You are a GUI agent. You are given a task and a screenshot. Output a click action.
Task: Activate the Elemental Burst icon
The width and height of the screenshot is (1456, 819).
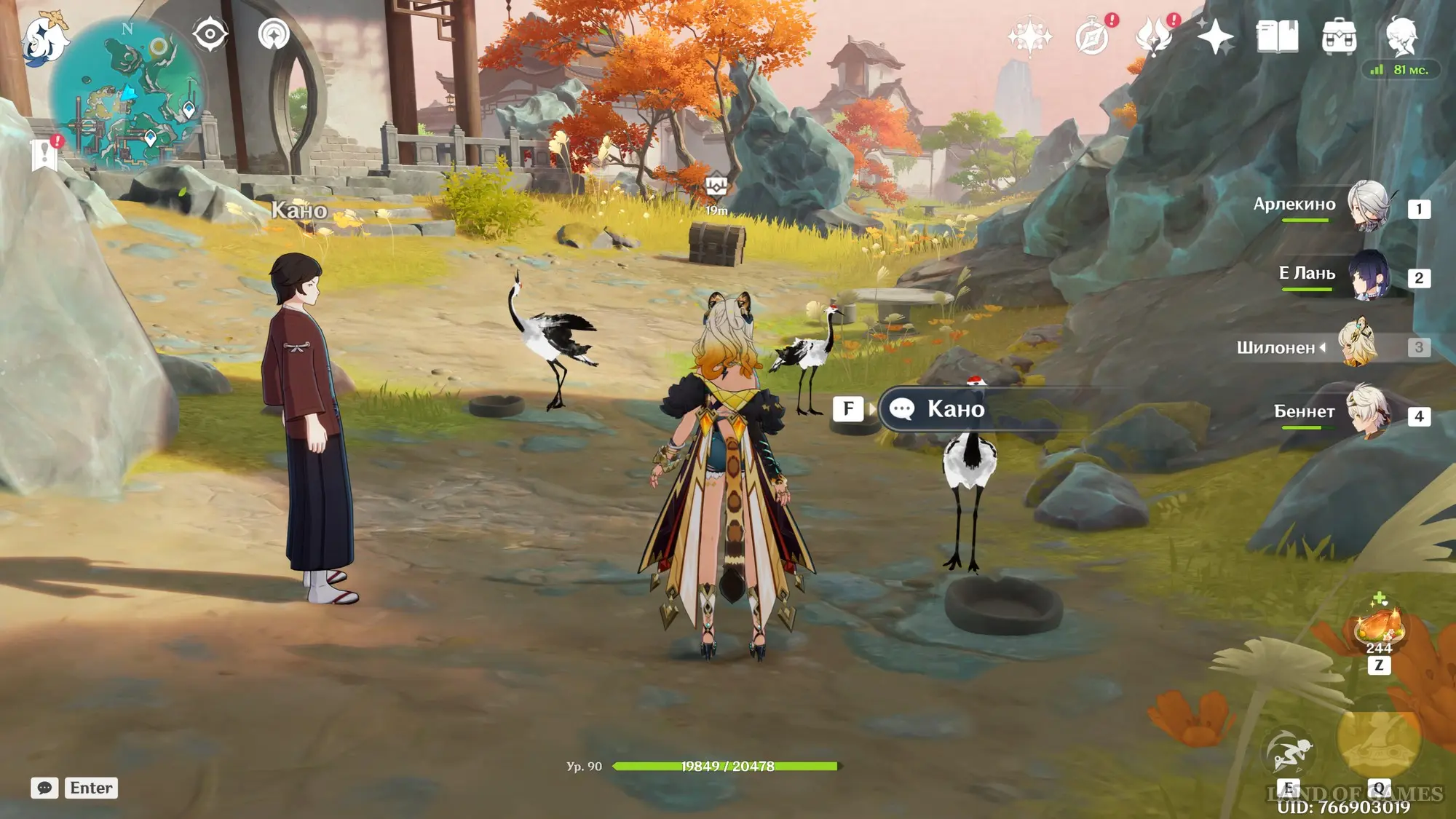1378,743
